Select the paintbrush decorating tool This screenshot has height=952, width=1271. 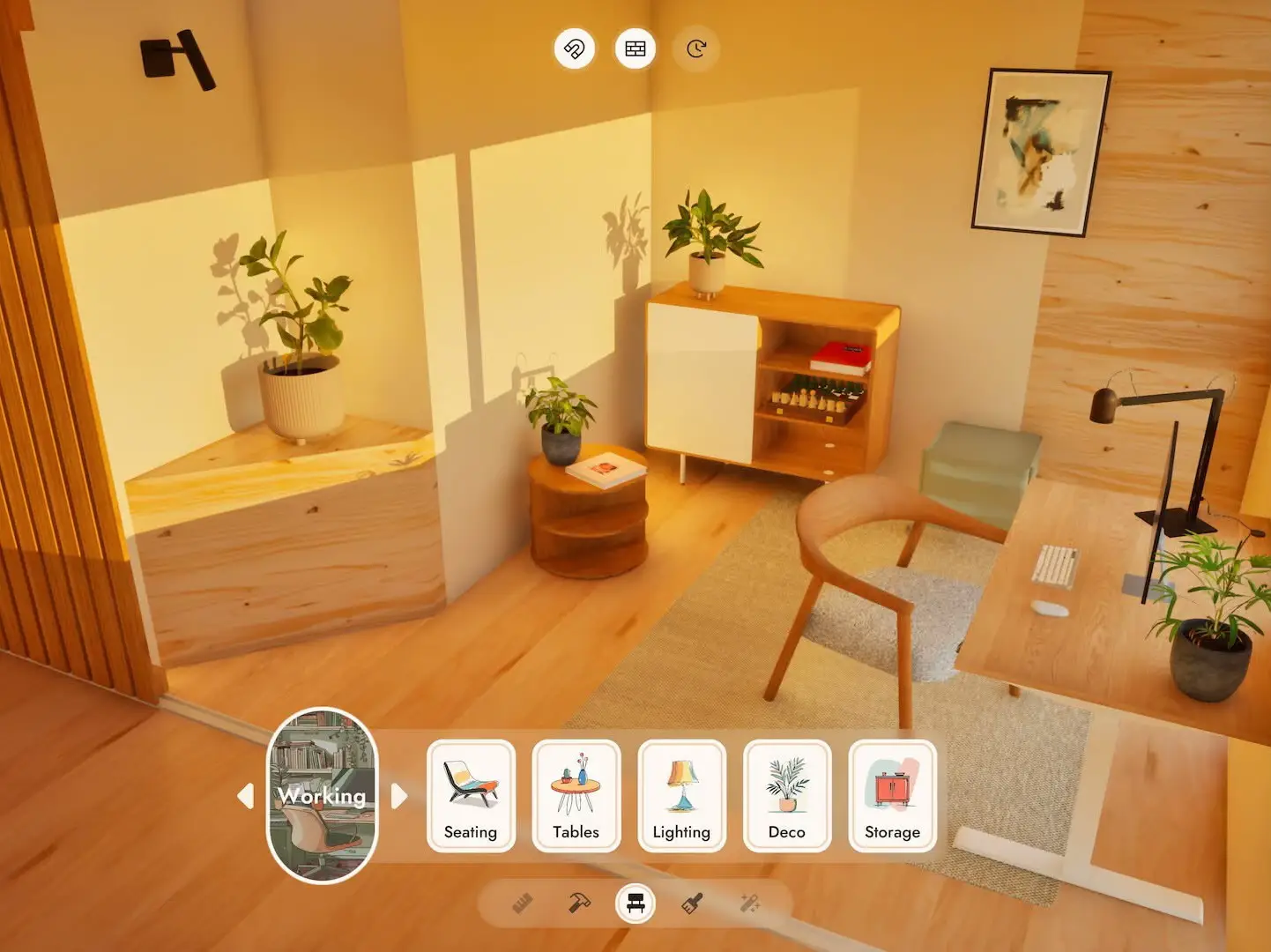(x=693, y=903)
